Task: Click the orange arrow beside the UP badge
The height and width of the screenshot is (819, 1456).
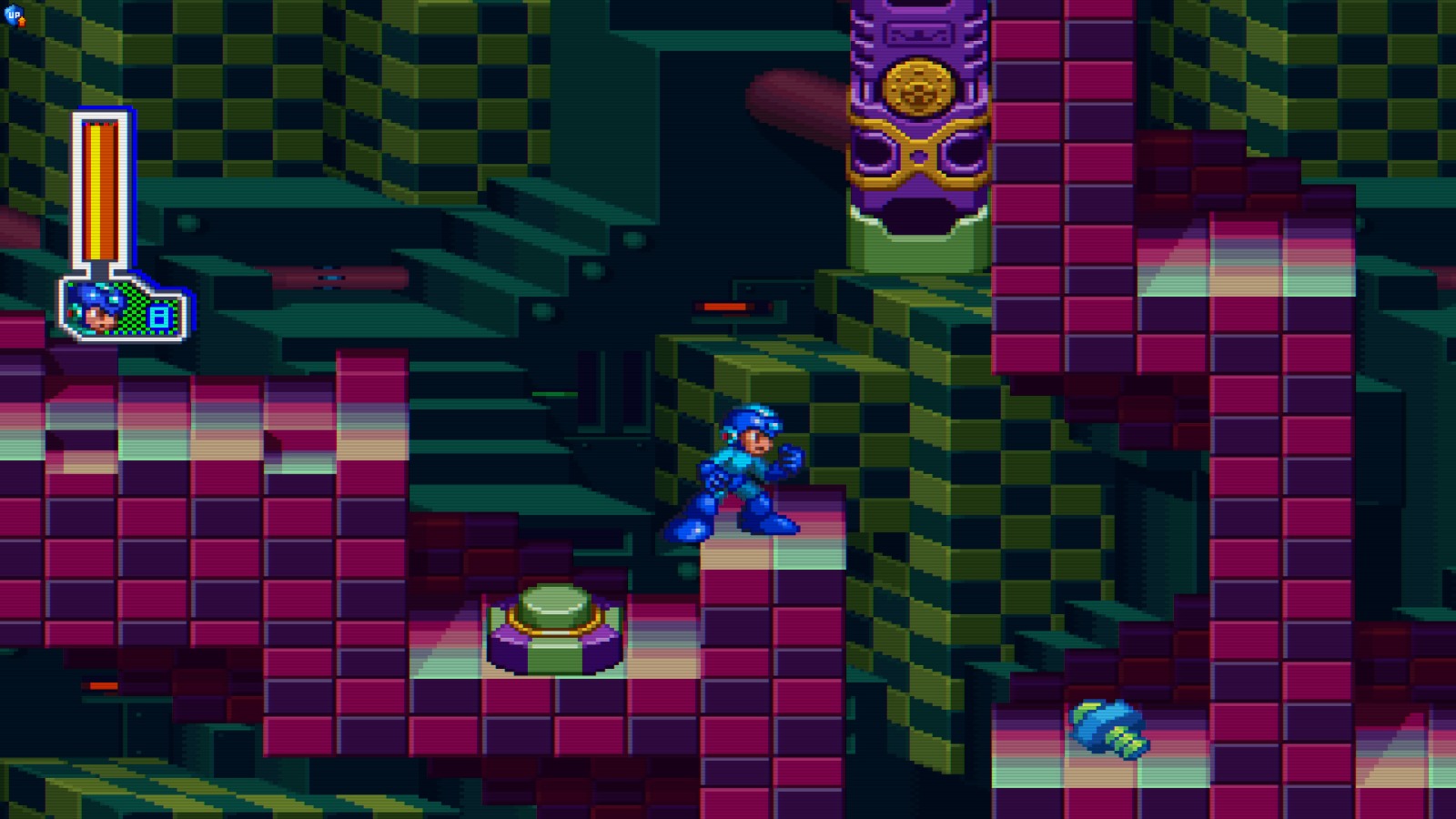Action: pos(22,22)
